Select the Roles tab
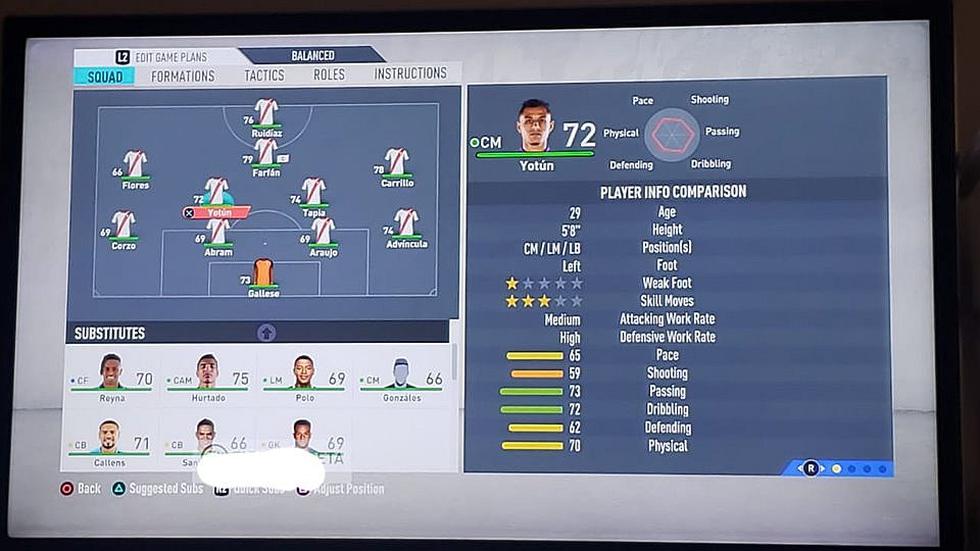The width and height of the screenshot is (980, 551). [x=329, y=74]
